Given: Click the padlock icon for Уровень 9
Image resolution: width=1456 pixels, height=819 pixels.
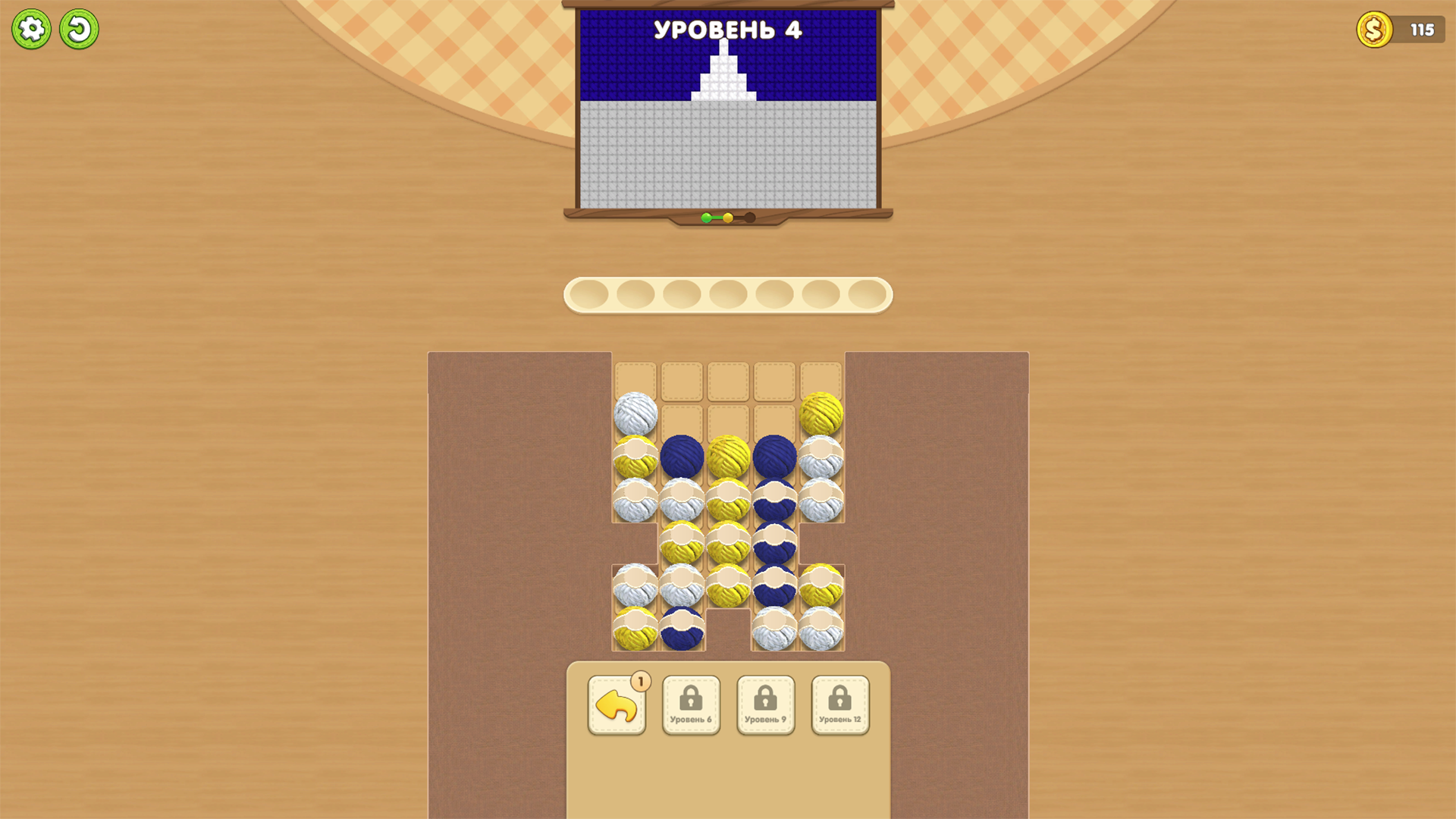Looking at the screenshot, I should pos(765,699).
